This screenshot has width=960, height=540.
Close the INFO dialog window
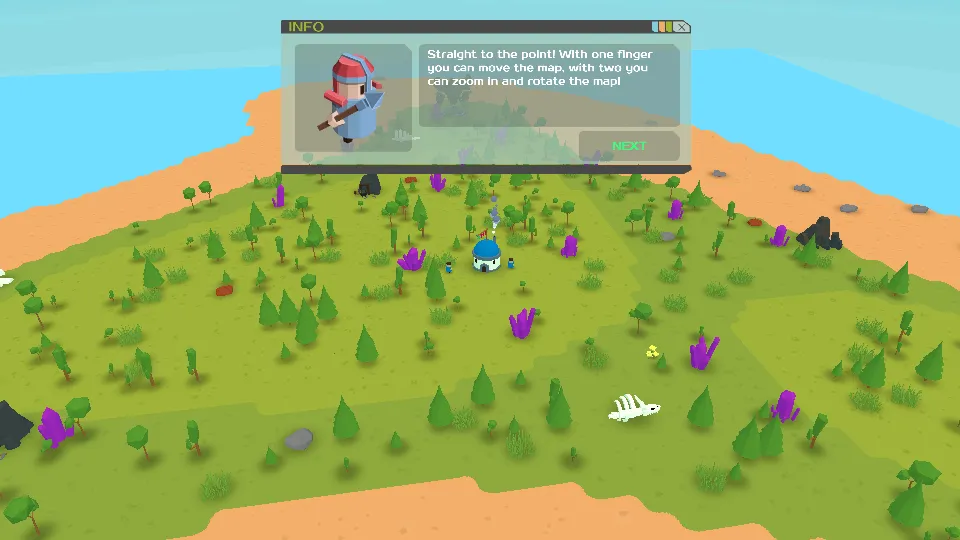(x=682, y=27)
